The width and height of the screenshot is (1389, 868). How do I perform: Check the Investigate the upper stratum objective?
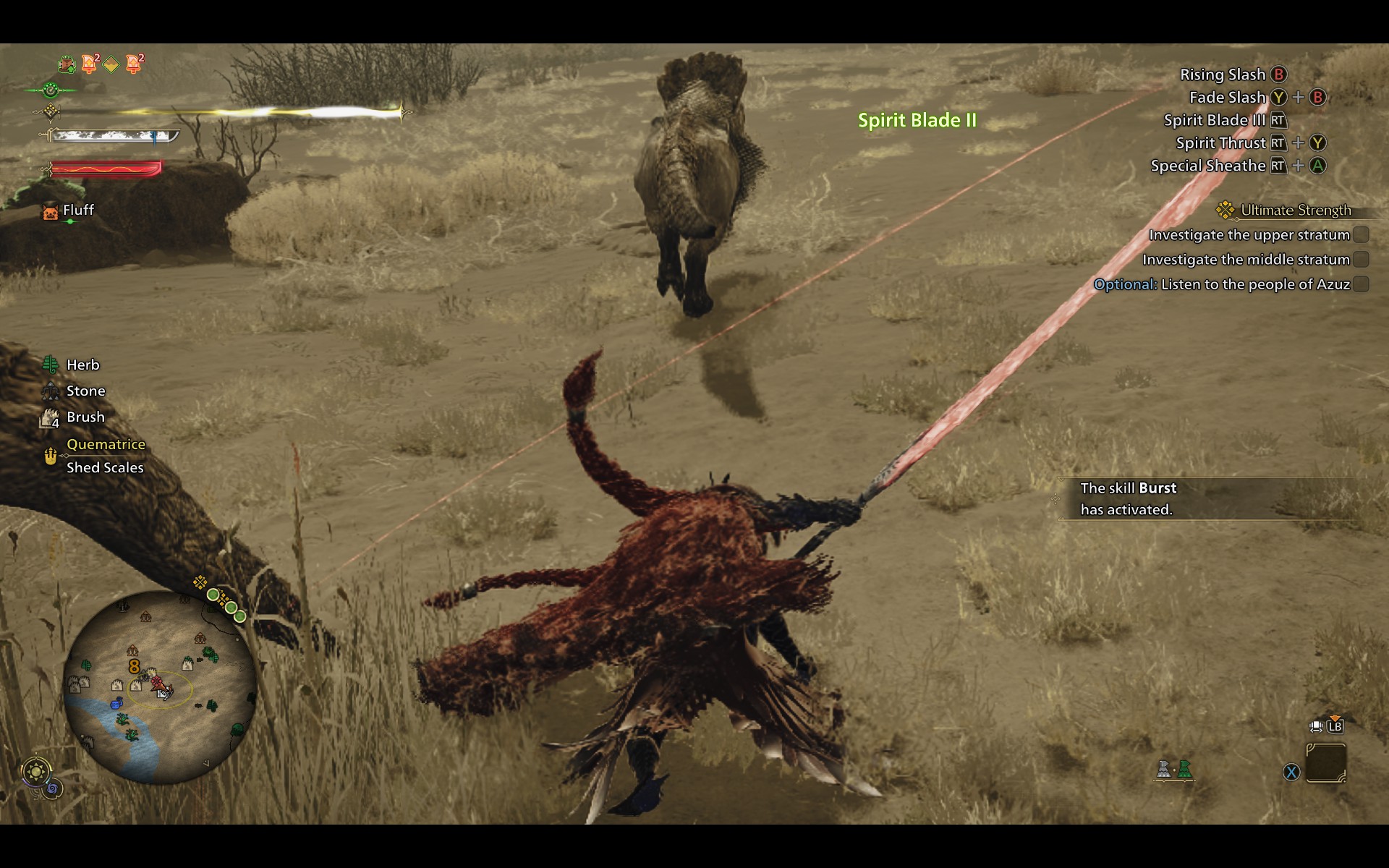coord(1362,235)
